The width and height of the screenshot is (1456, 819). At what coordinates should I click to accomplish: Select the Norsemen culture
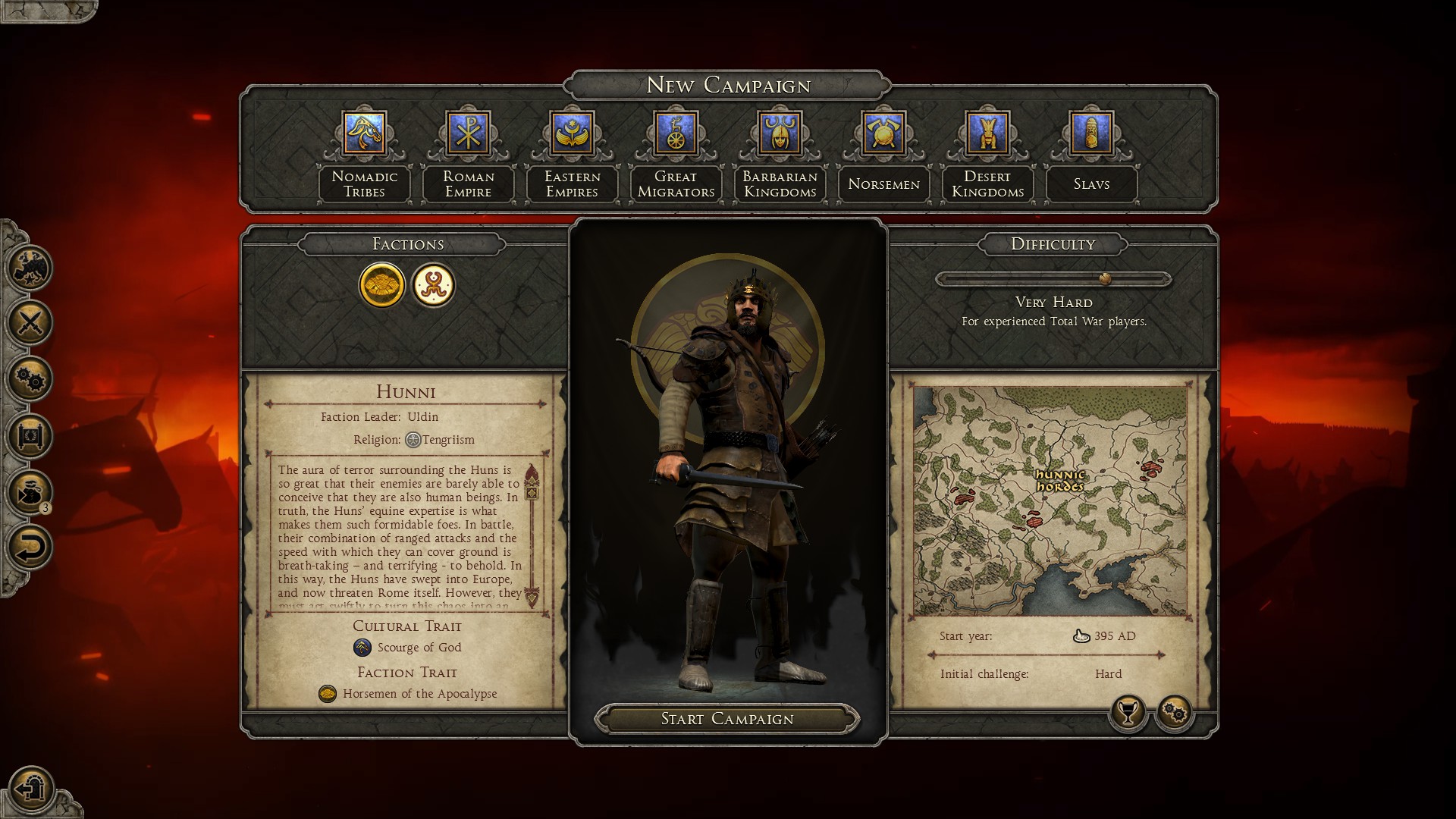[883, 133]
